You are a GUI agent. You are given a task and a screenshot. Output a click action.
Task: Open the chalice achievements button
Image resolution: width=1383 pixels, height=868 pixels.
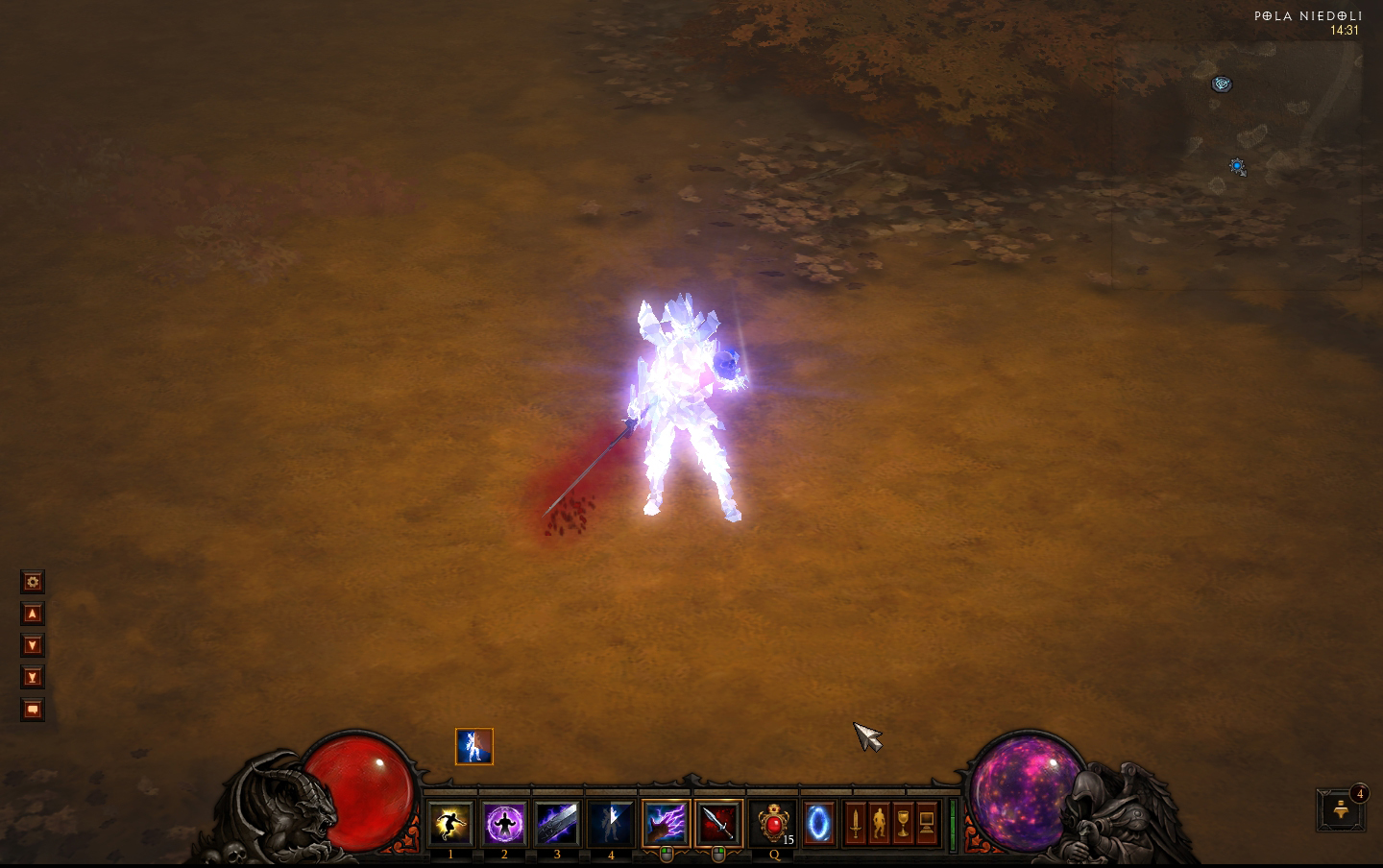click(x=903, y=823)
